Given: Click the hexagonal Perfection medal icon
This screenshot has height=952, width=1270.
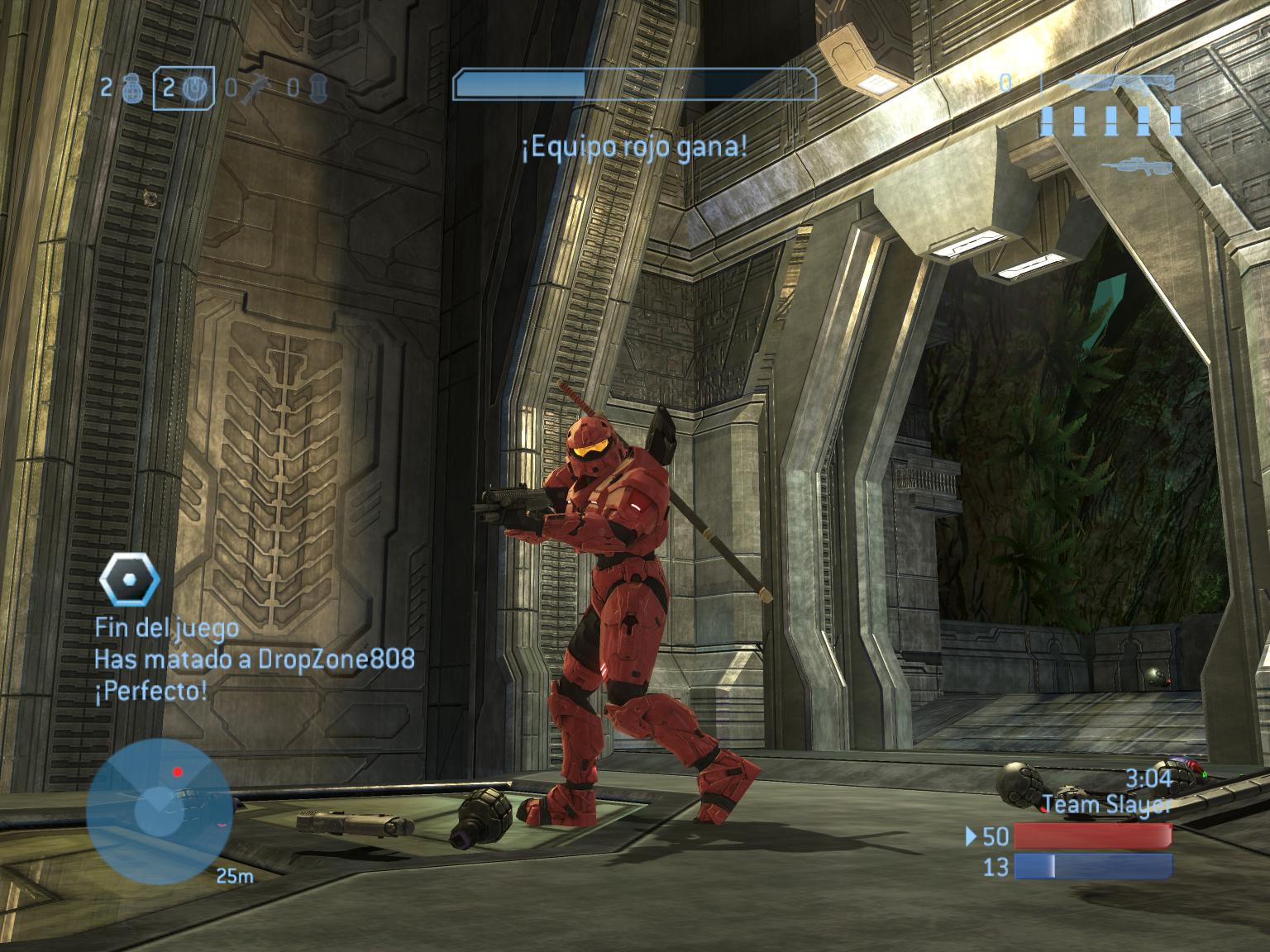Looking at the screenshot, I should (x=129, y=580).
